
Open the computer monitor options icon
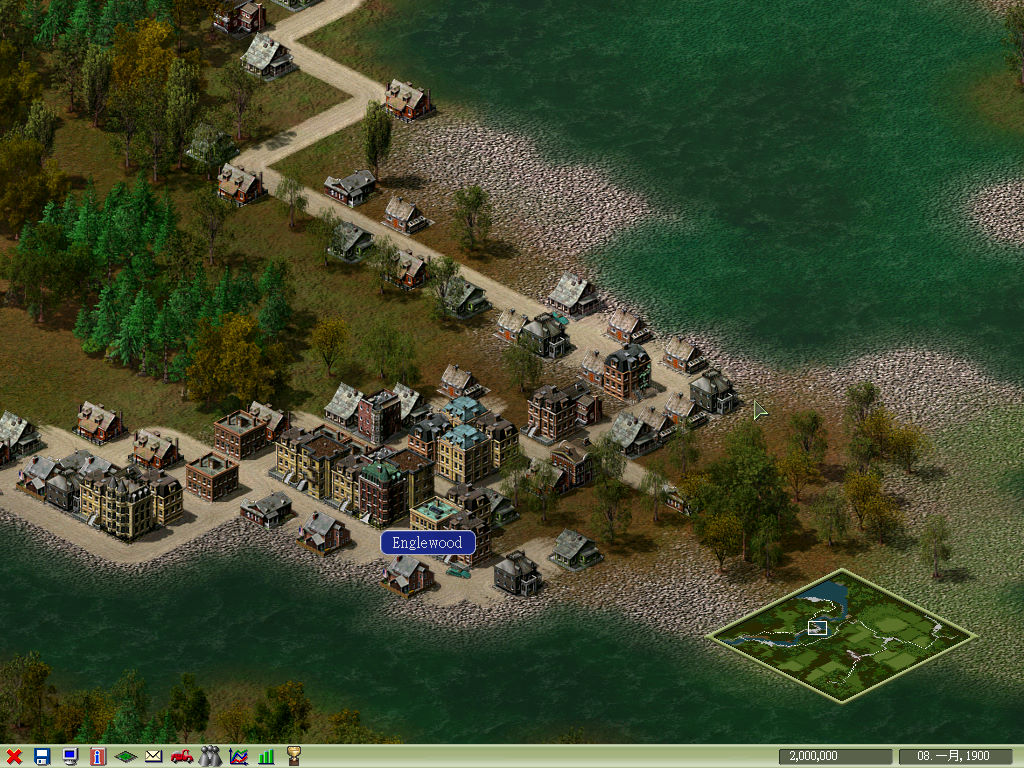tap(70, 756)
